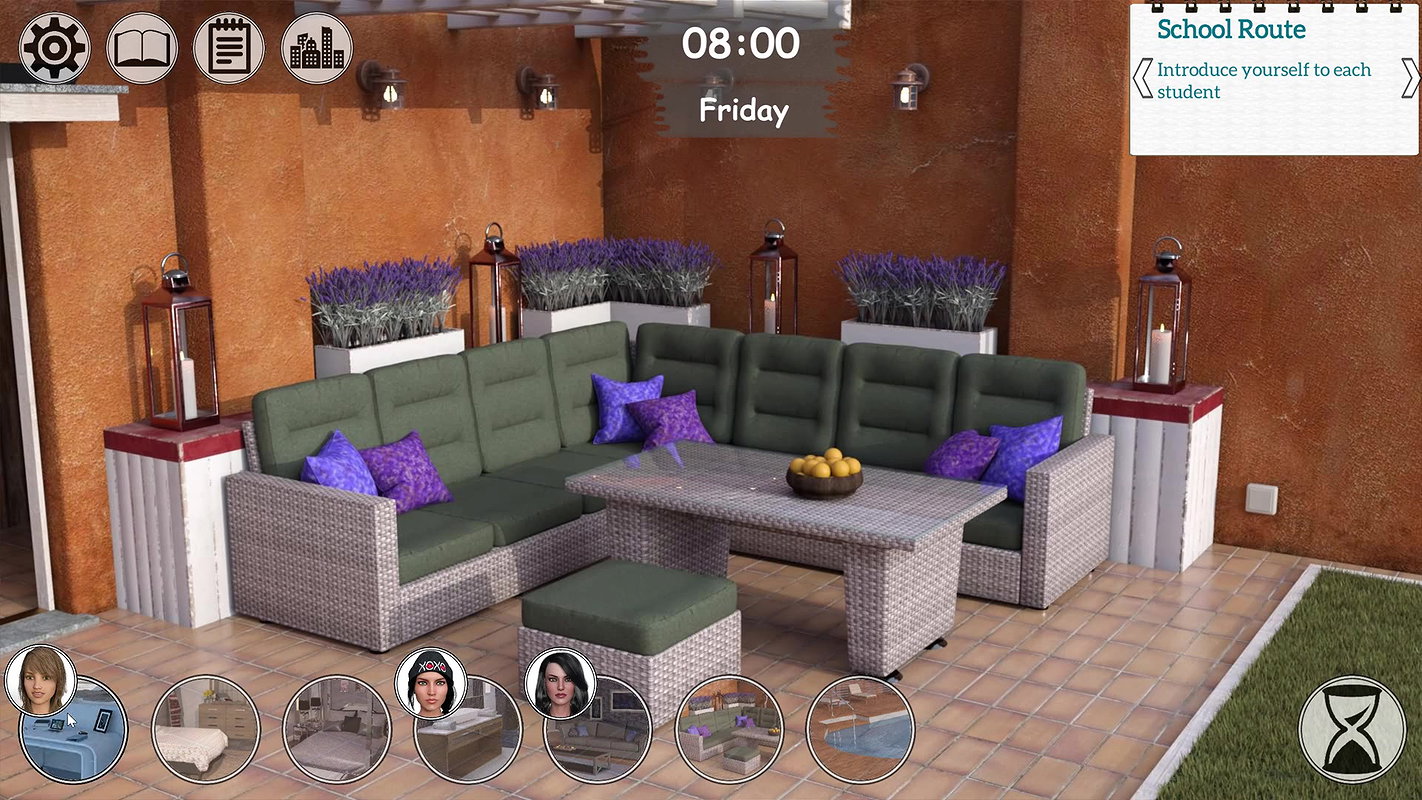Go to the swimming pool thumbnail

tap(860, 730)
